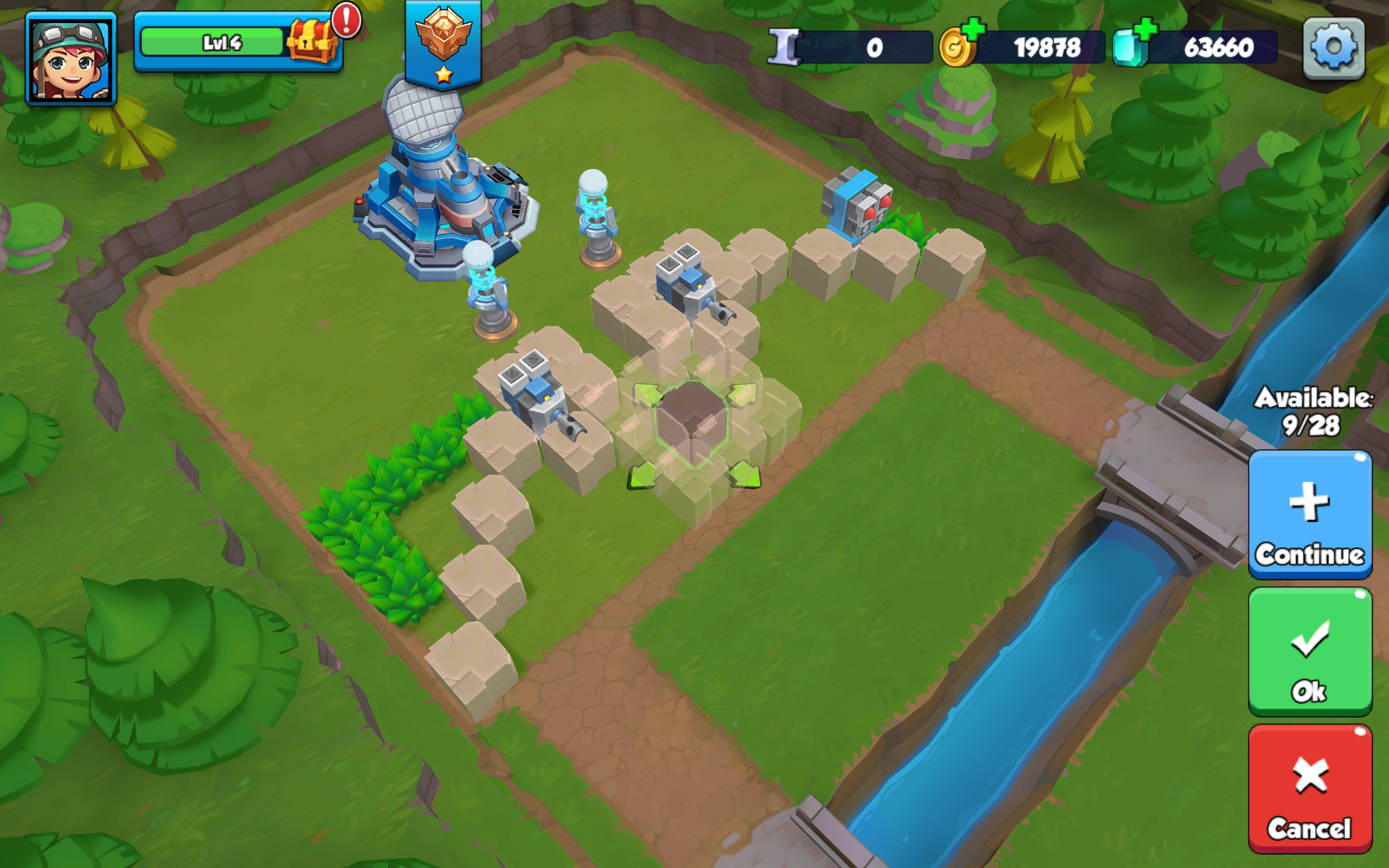View the player avatar portrait
The image size is (1389, 868).
72,60
